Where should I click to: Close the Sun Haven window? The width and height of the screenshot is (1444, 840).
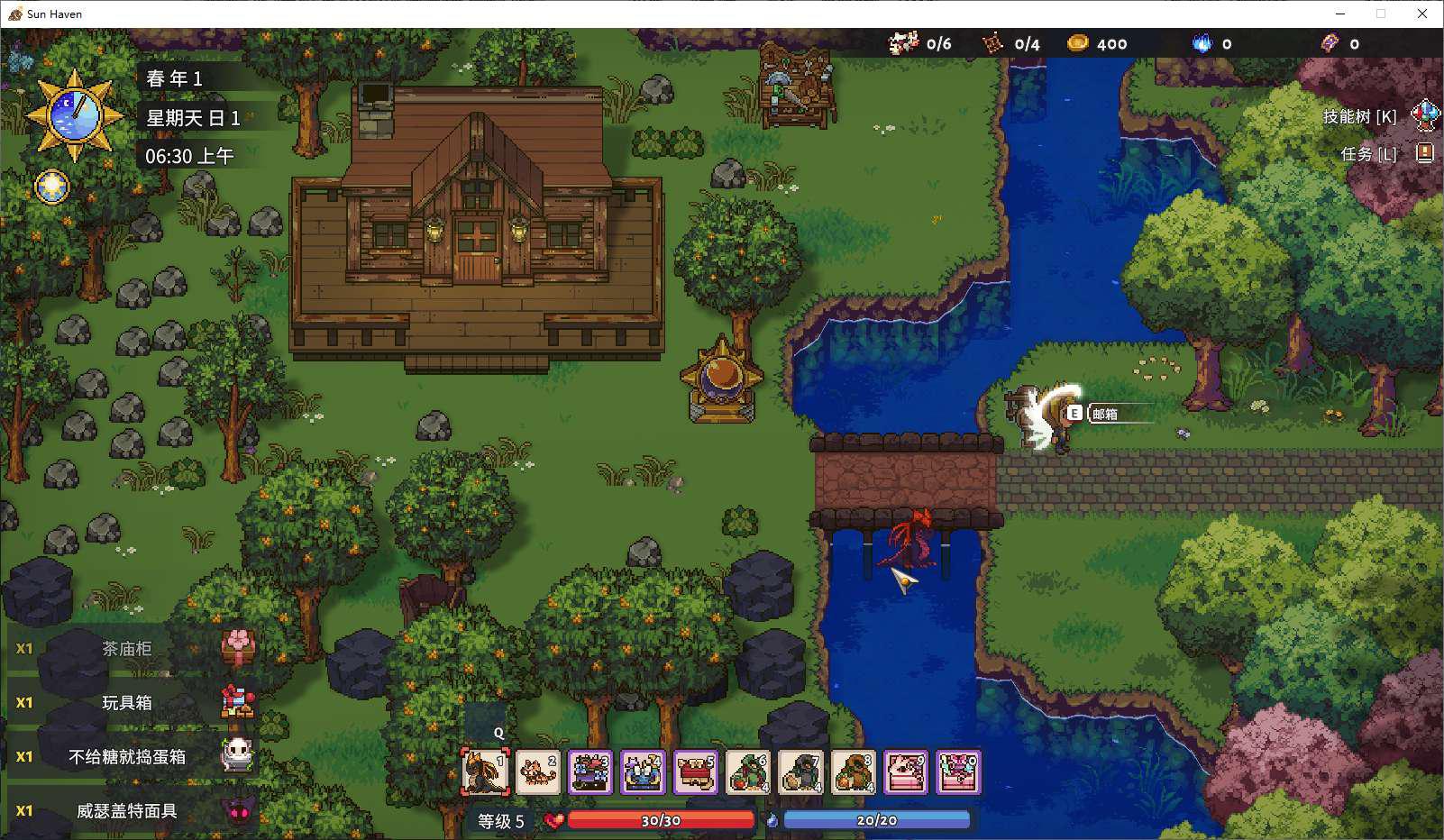[1422, 14]
